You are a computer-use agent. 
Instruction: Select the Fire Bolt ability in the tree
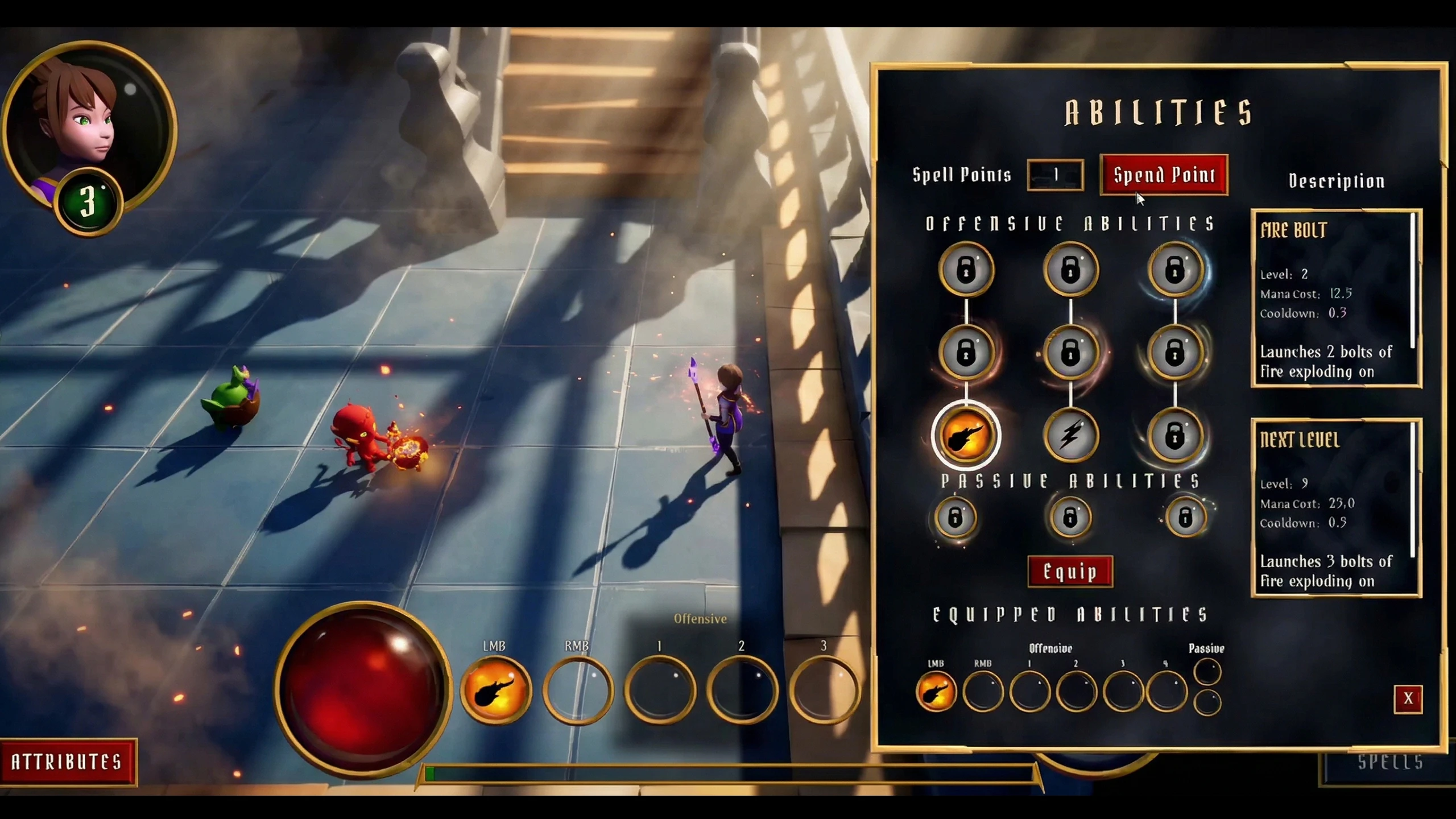966,436
